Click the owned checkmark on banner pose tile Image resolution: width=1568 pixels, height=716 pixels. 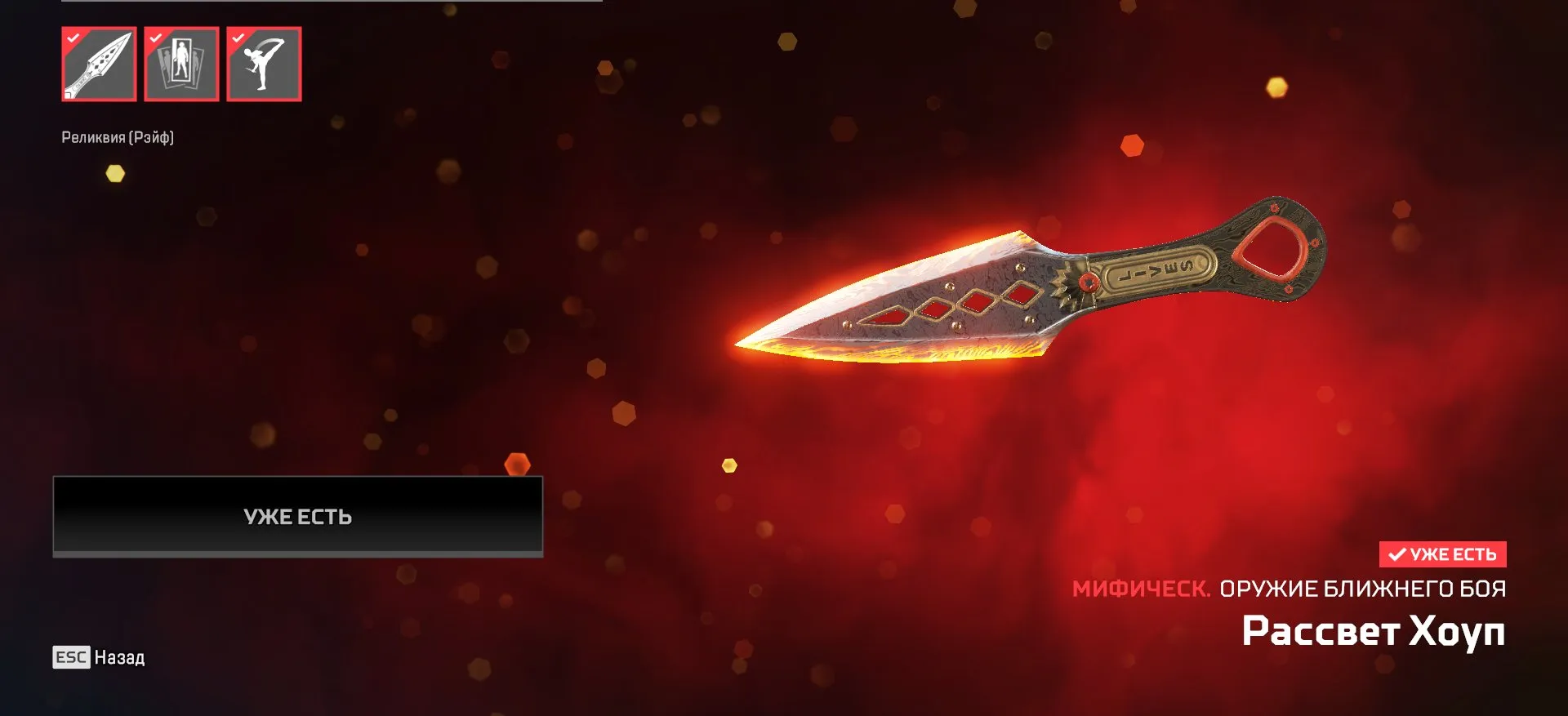point(157,38)
